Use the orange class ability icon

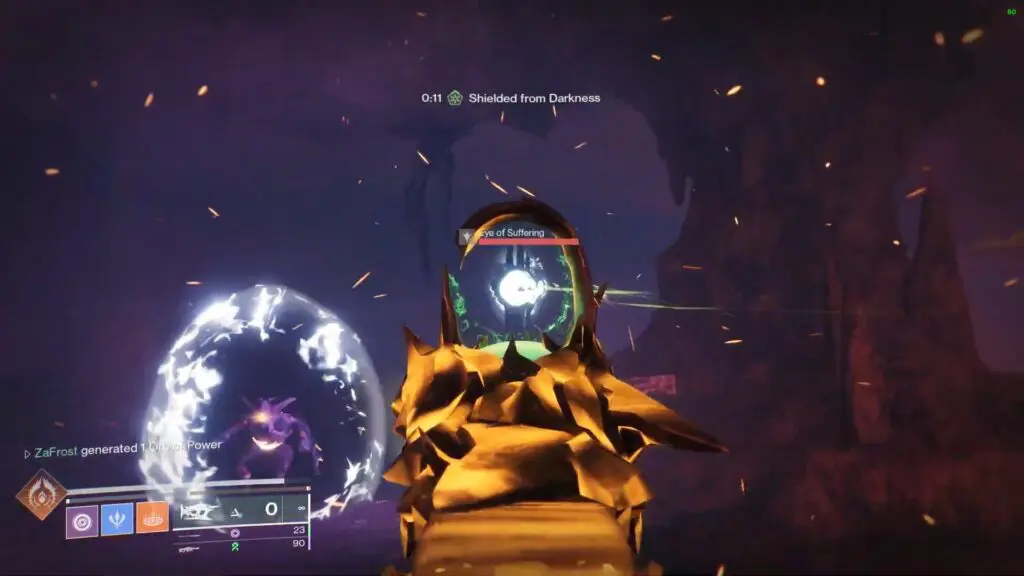152,518
